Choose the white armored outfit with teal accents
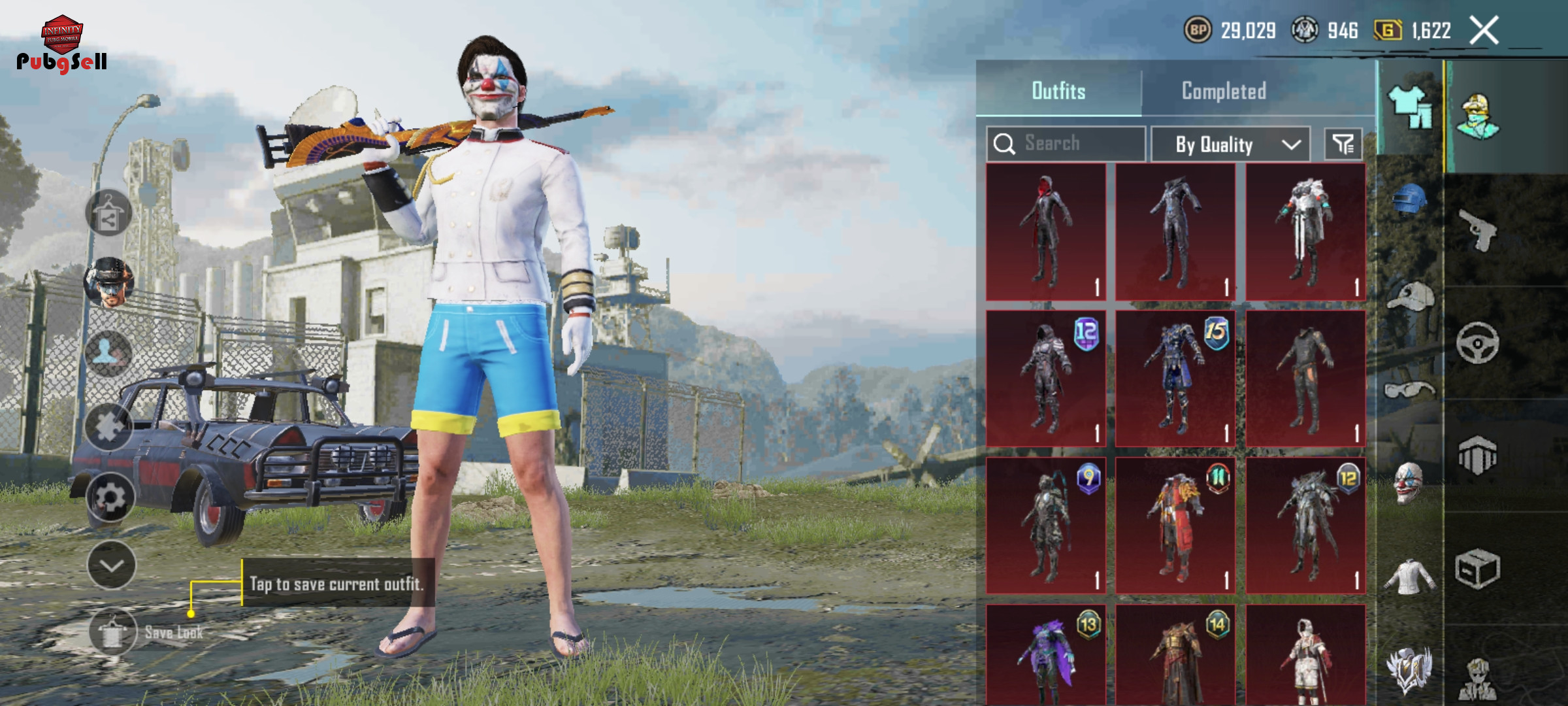The height and width of the screenshot is (706, 1568). [x=1305, y=232]
